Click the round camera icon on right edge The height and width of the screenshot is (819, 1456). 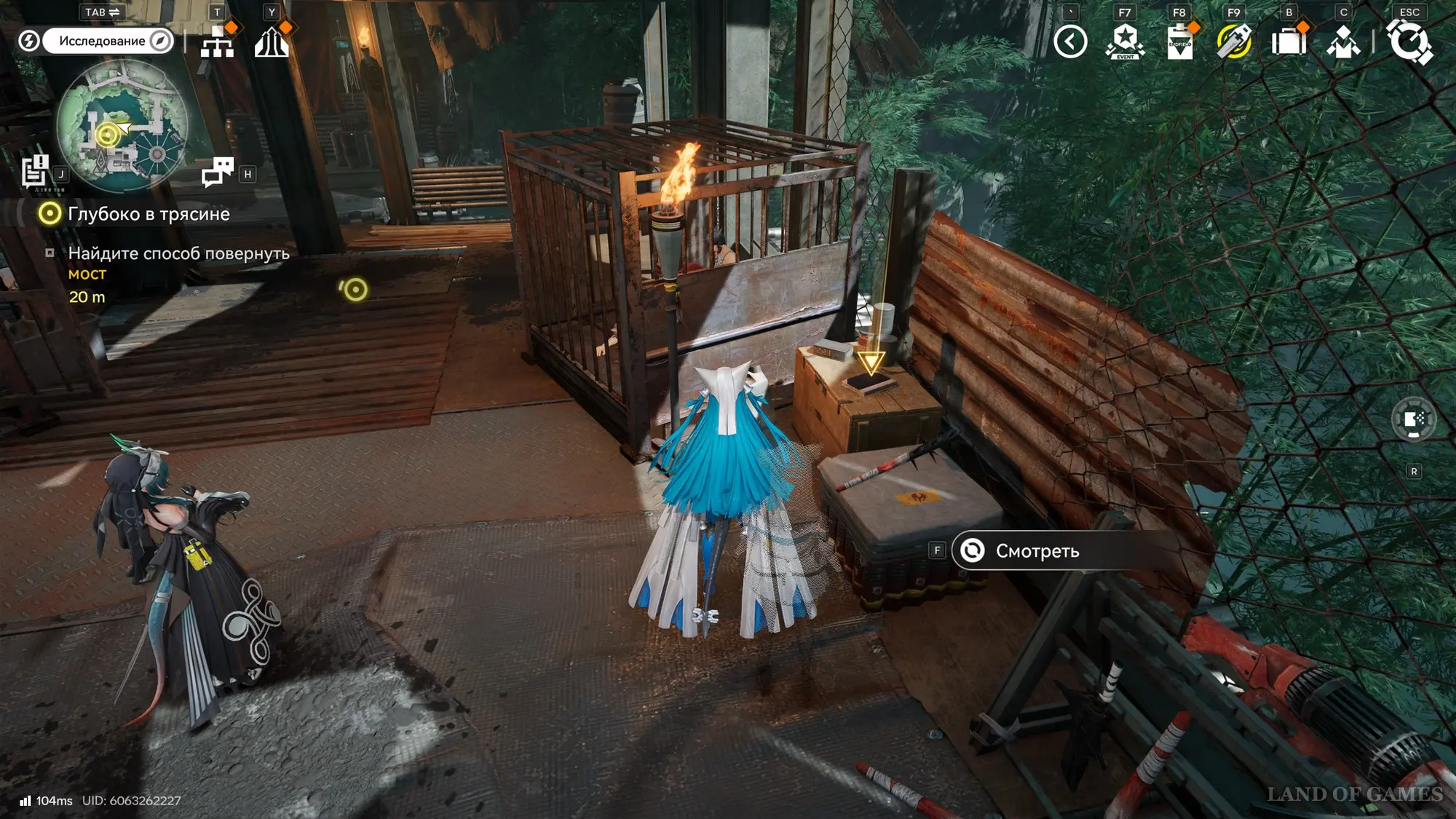pos(1414,419)
